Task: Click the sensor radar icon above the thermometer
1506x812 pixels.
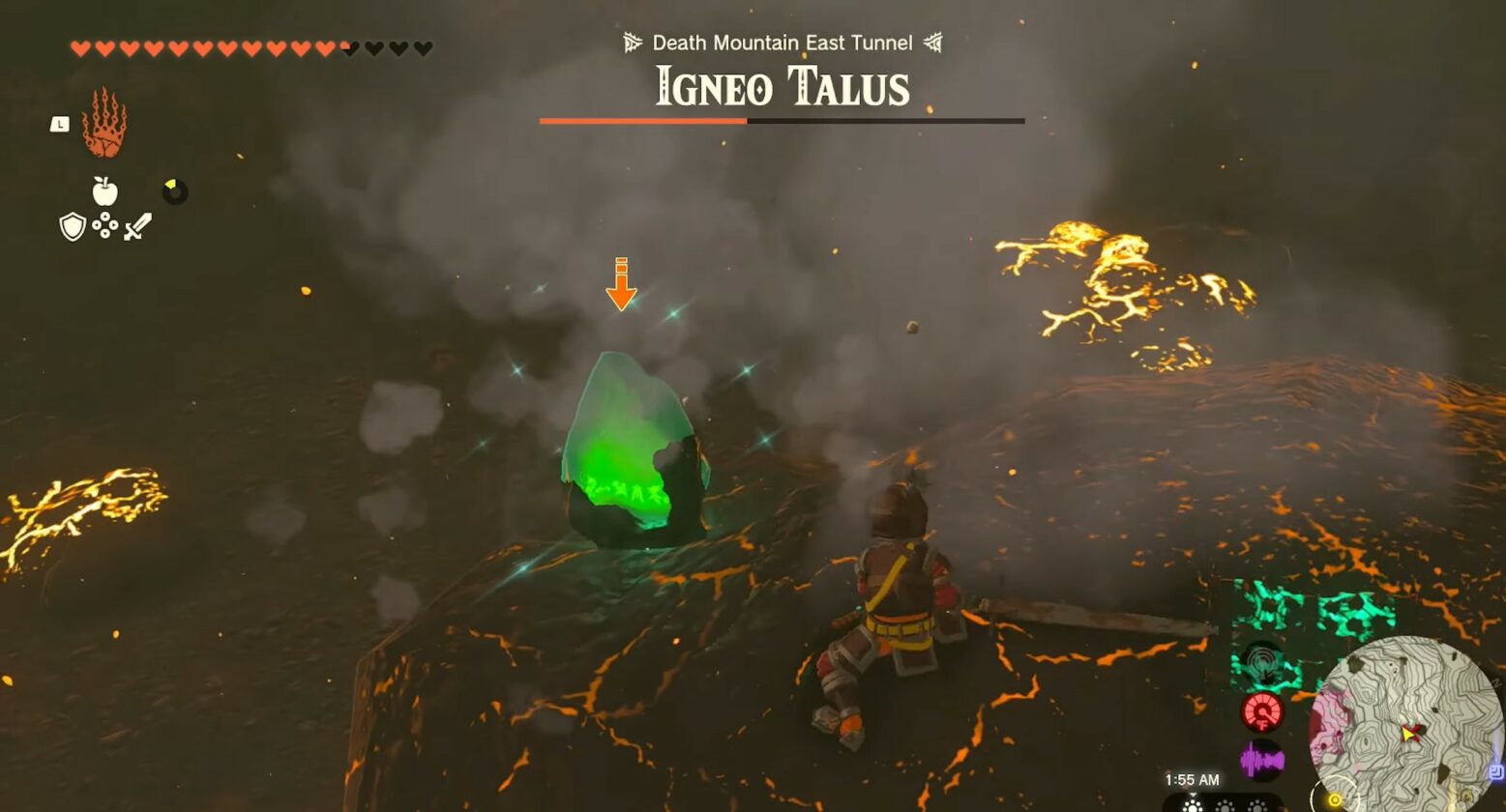Action: (x=1261, y=662)
